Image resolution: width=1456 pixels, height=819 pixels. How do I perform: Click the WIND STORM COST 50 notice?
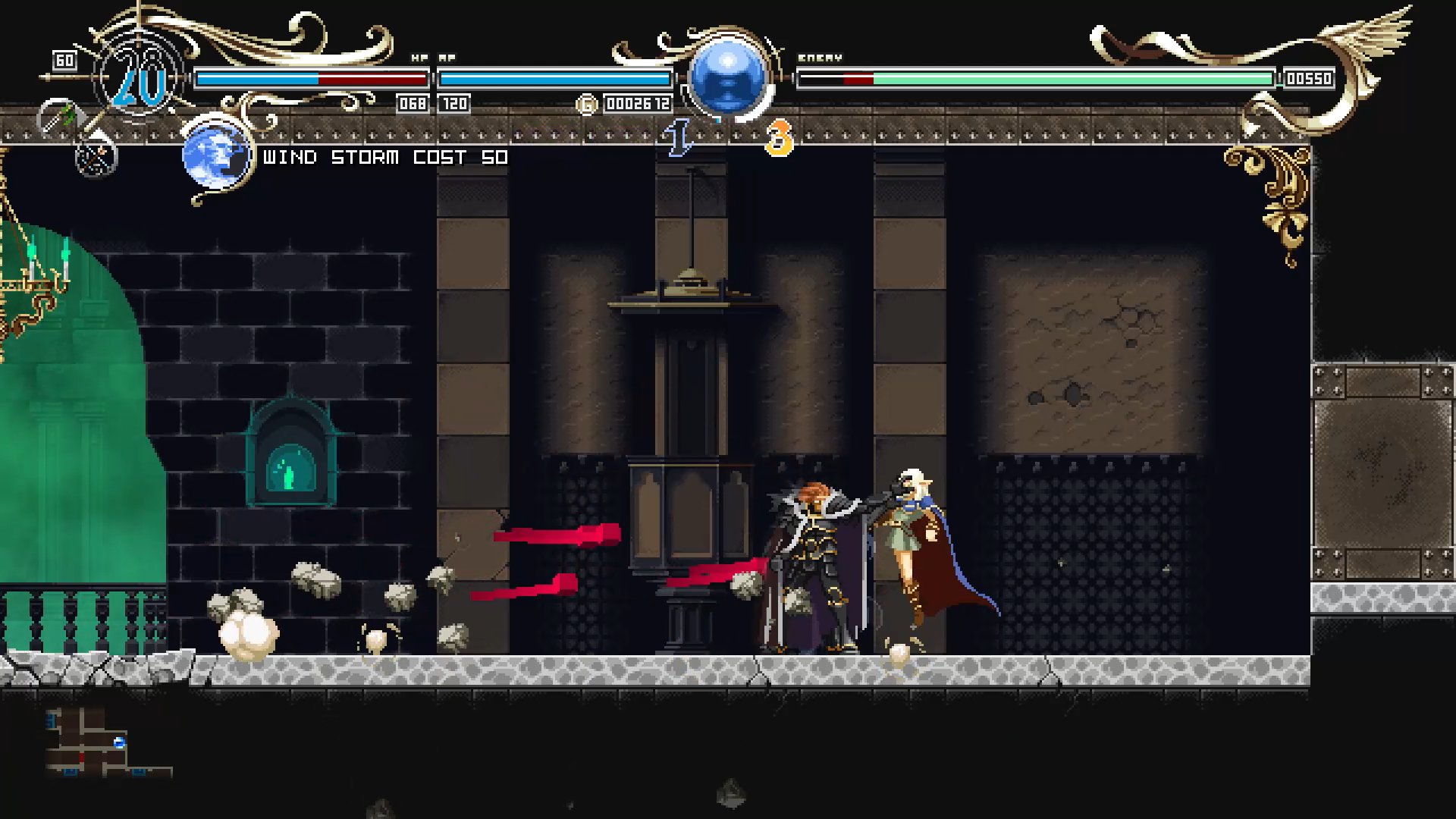click(x=383, y=158)
